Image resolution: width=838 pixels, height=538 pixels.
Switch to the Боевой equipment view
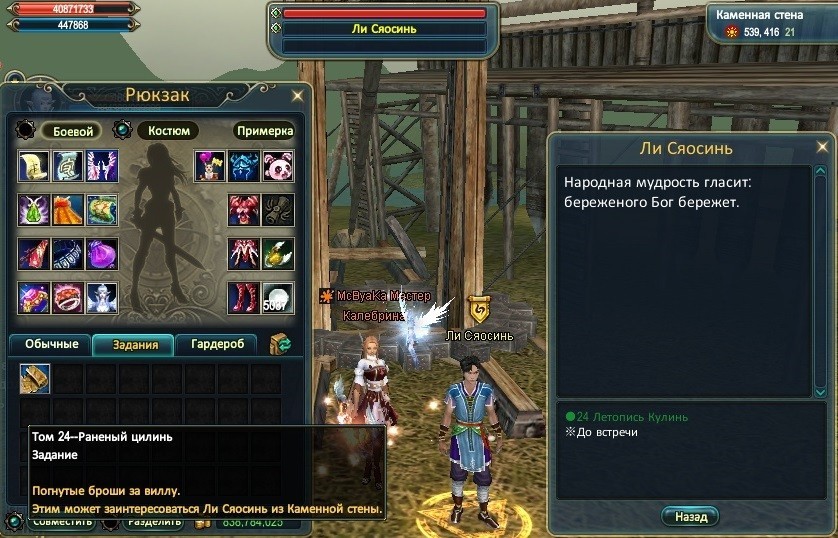click(x=72, y=131)
